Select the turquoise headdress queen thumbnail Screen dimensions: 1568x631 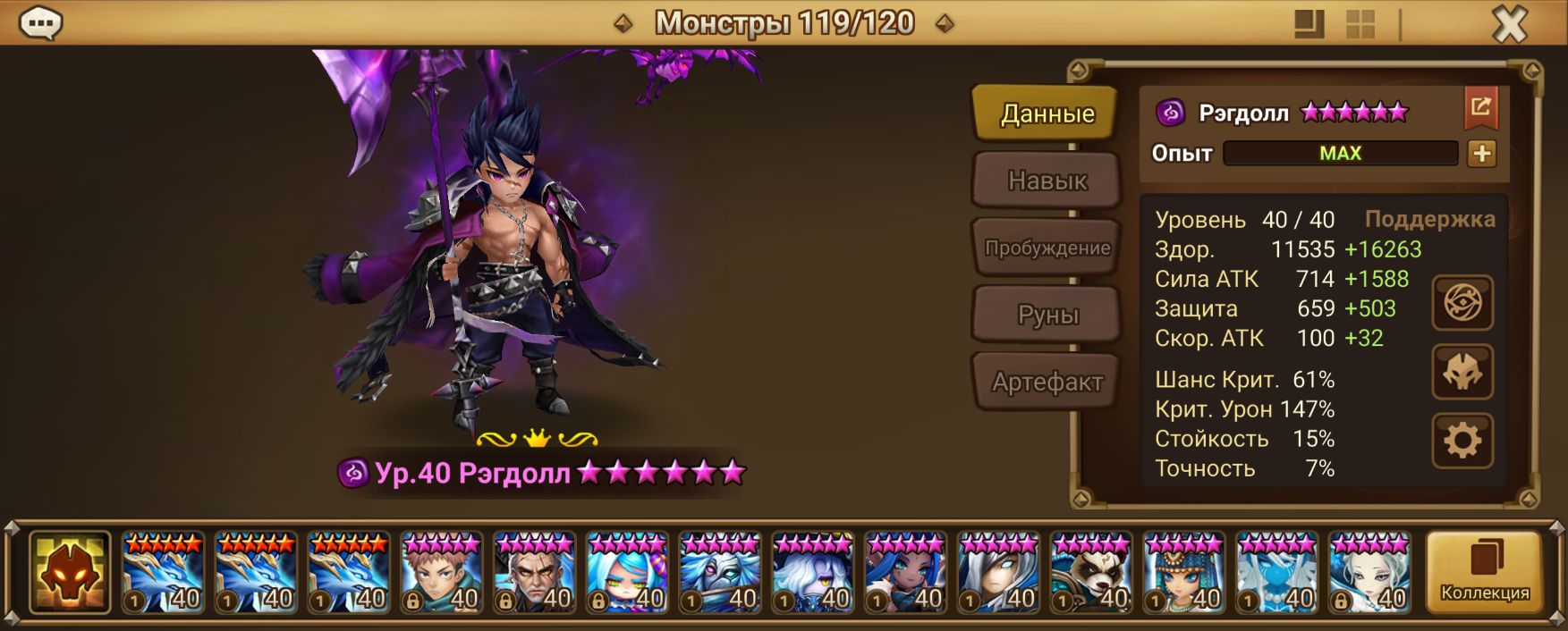1183,573
